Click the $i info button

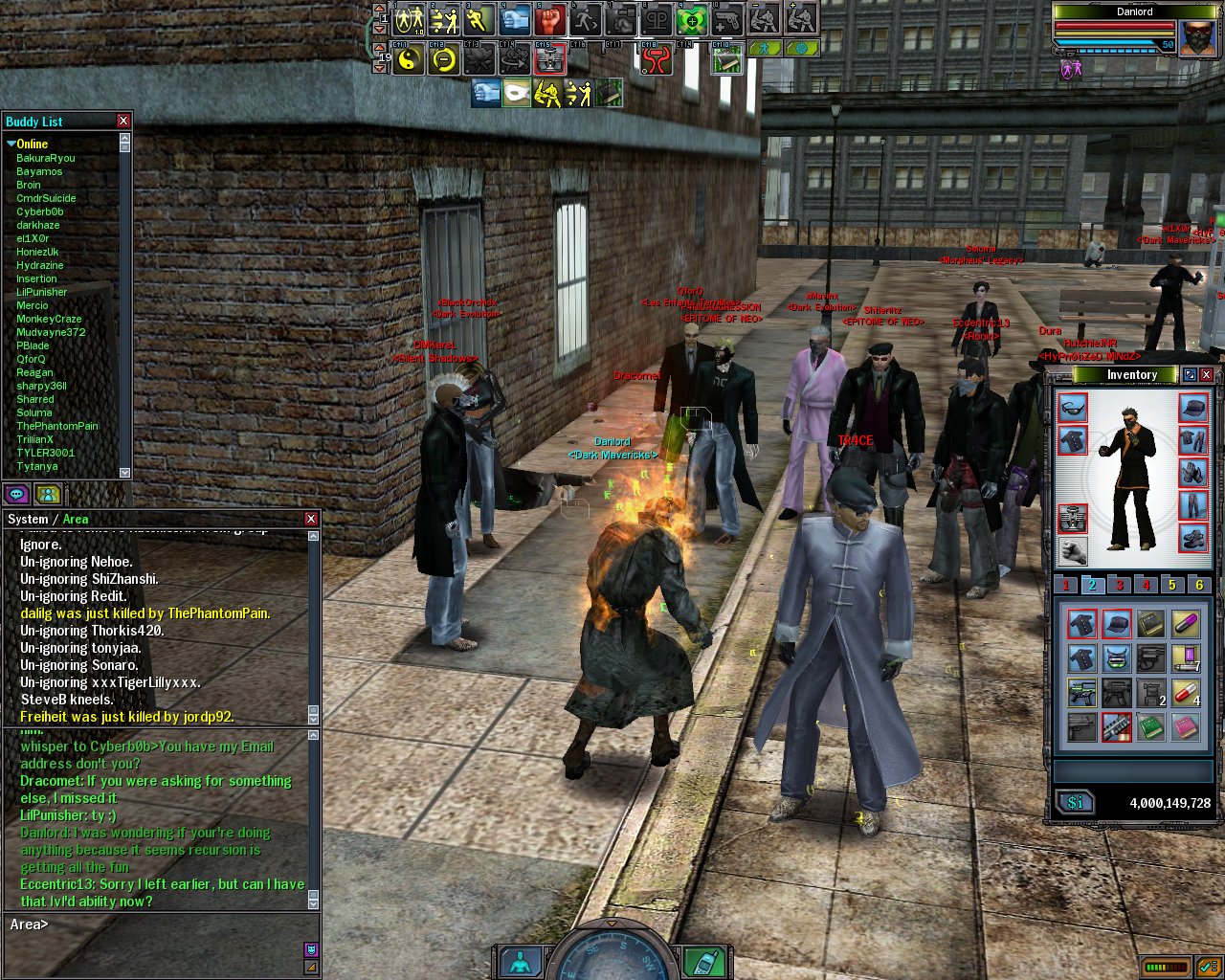[x=1075, y=803]
